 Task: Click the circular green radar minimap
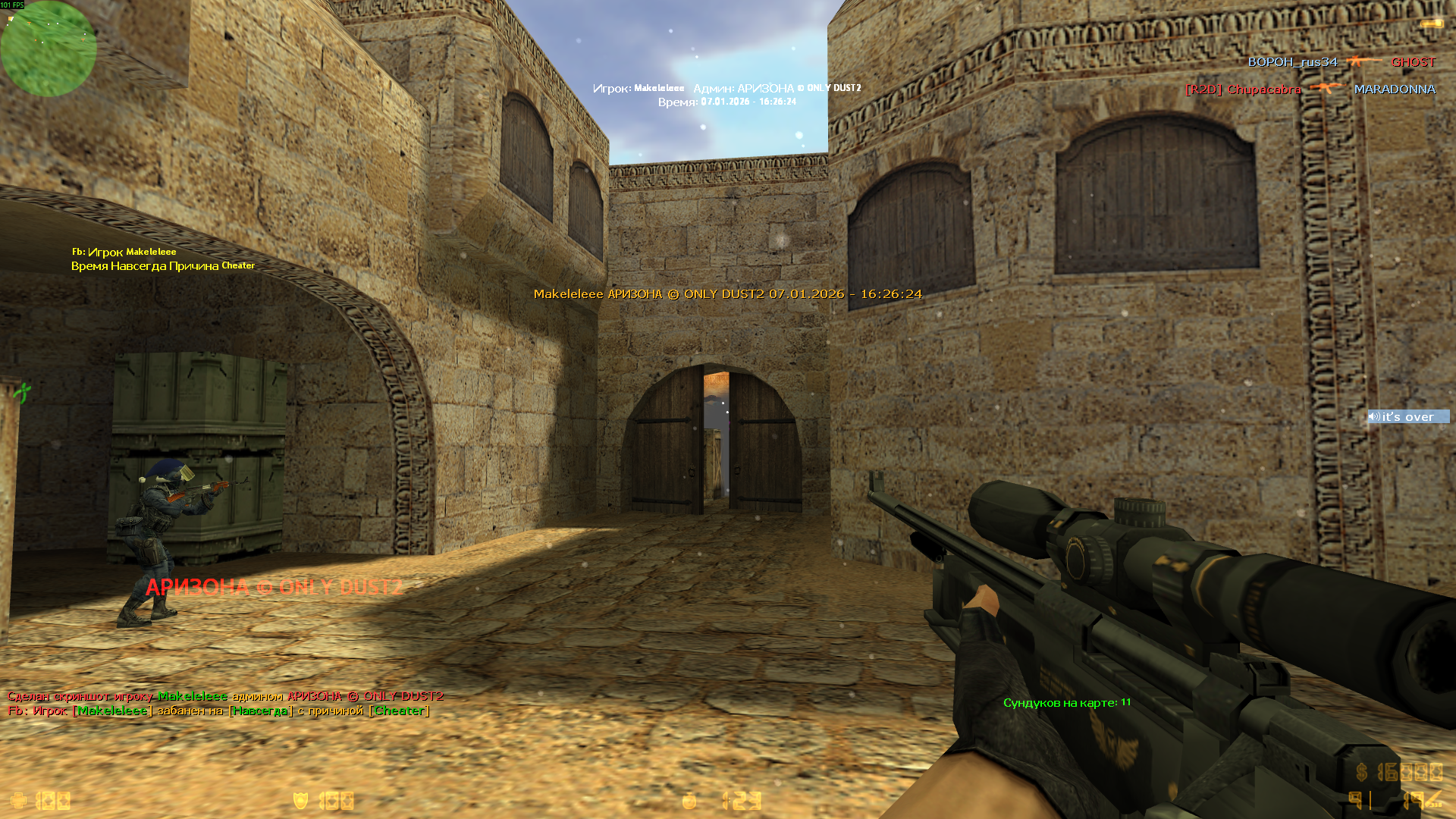pos(49,49)
